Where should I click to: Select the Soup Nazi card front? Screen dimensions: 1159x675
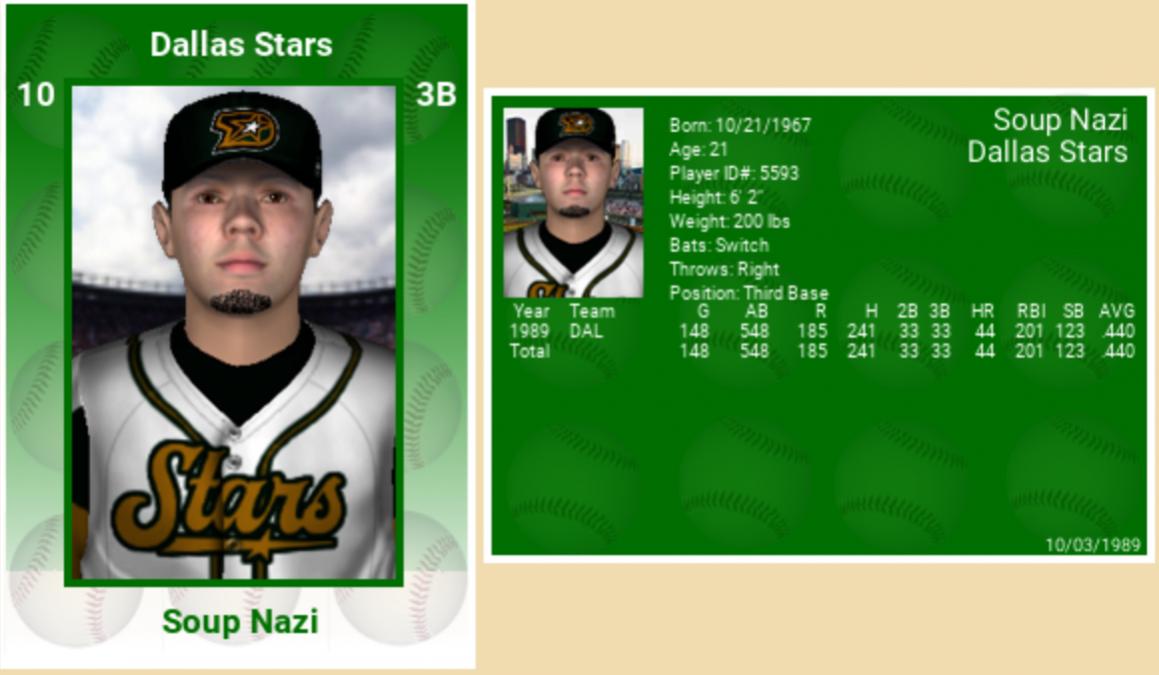(237, 336)
